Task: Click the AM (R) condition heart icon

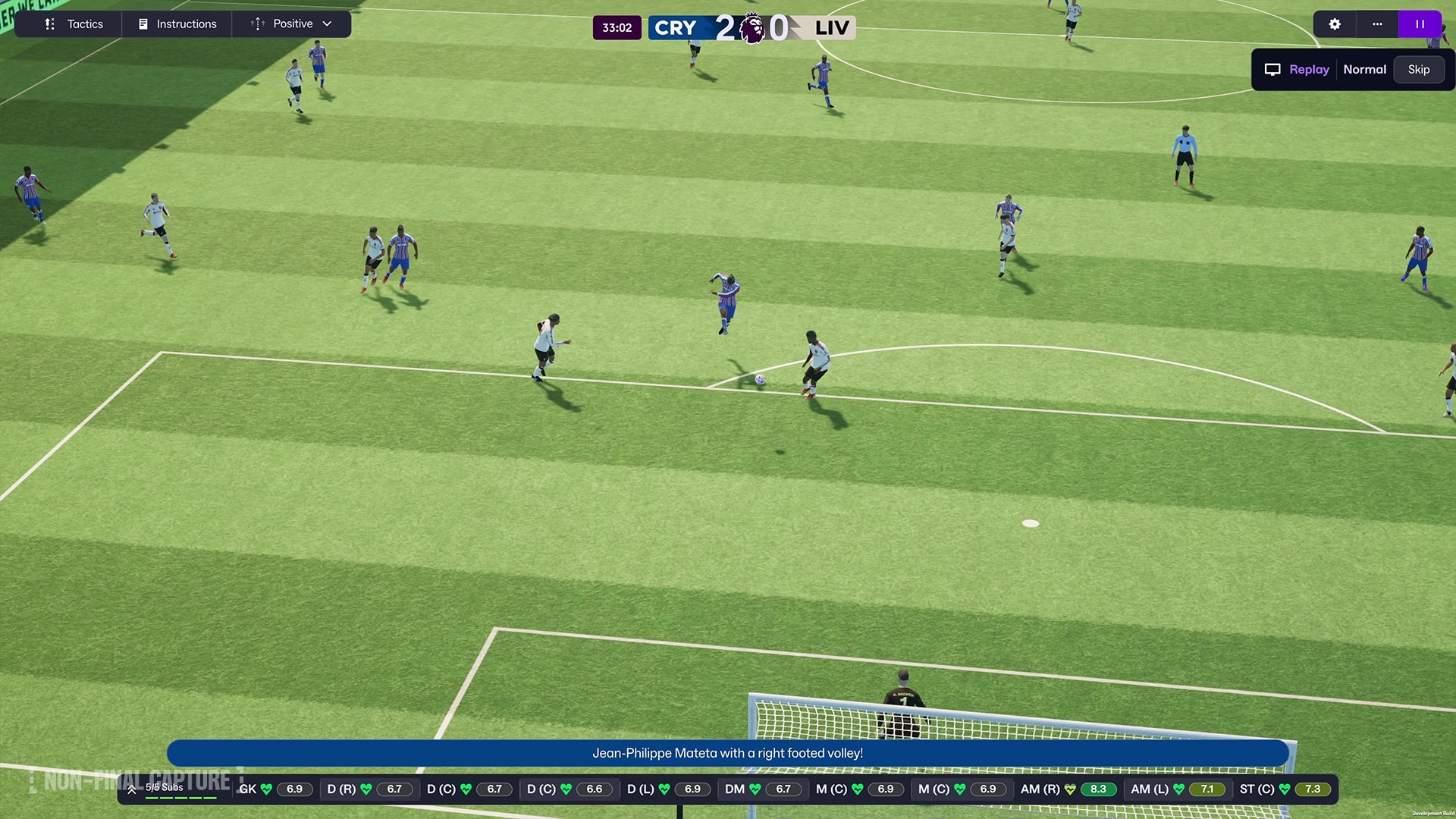Action: (x=1070, y=789)
